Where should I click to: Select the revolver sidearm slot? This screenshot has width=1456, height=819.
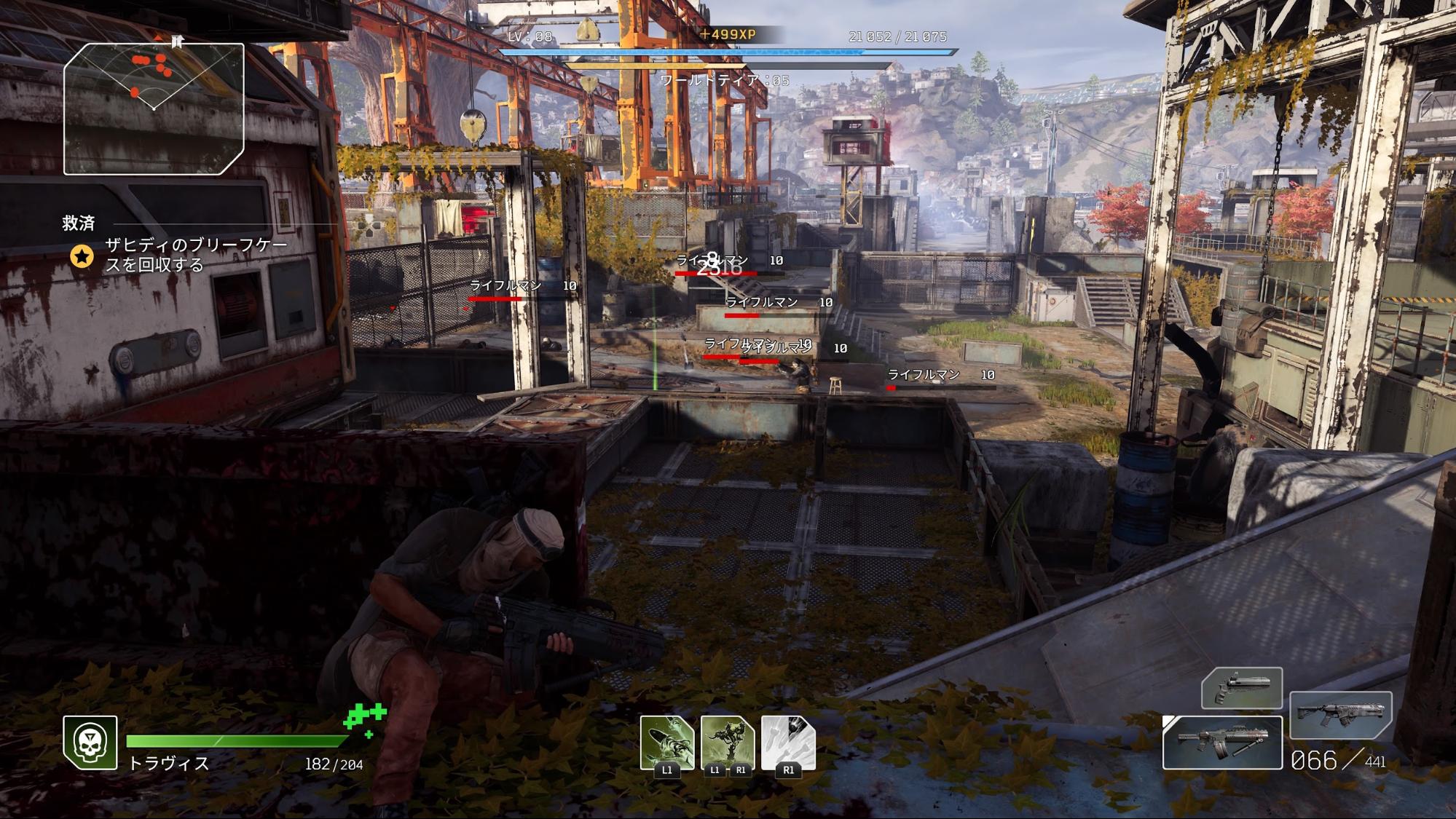coord(1242,688)
